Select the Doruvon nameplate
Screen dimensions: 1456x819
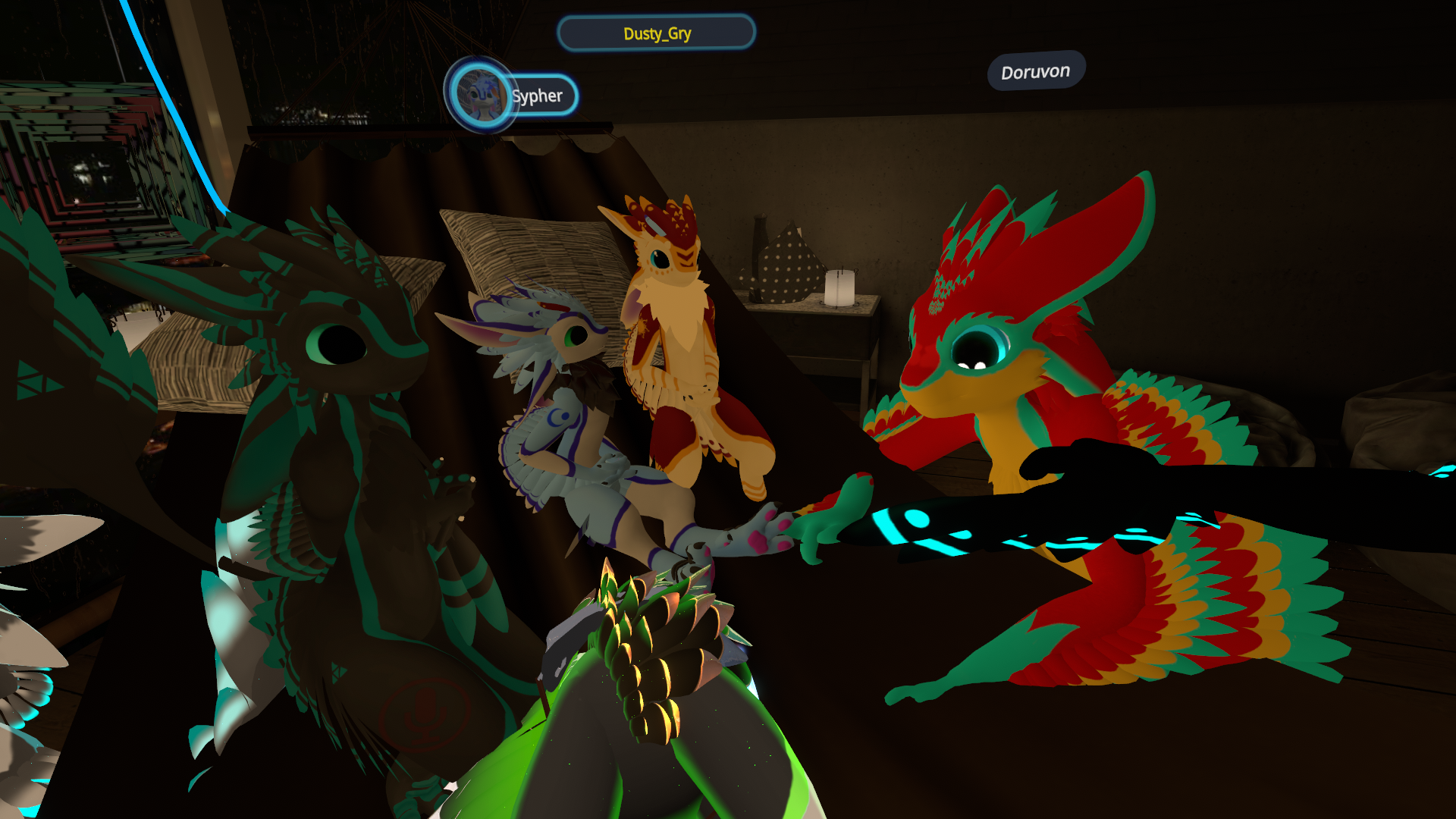(1036, 72)
